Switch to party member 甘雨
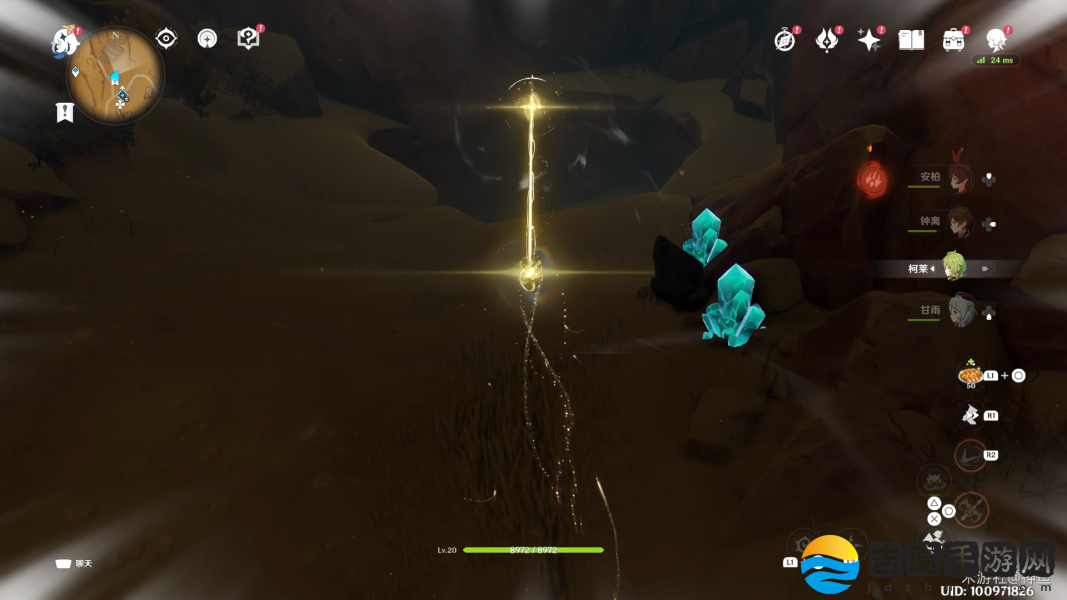 pyautogui.click(x=959, y=310)
